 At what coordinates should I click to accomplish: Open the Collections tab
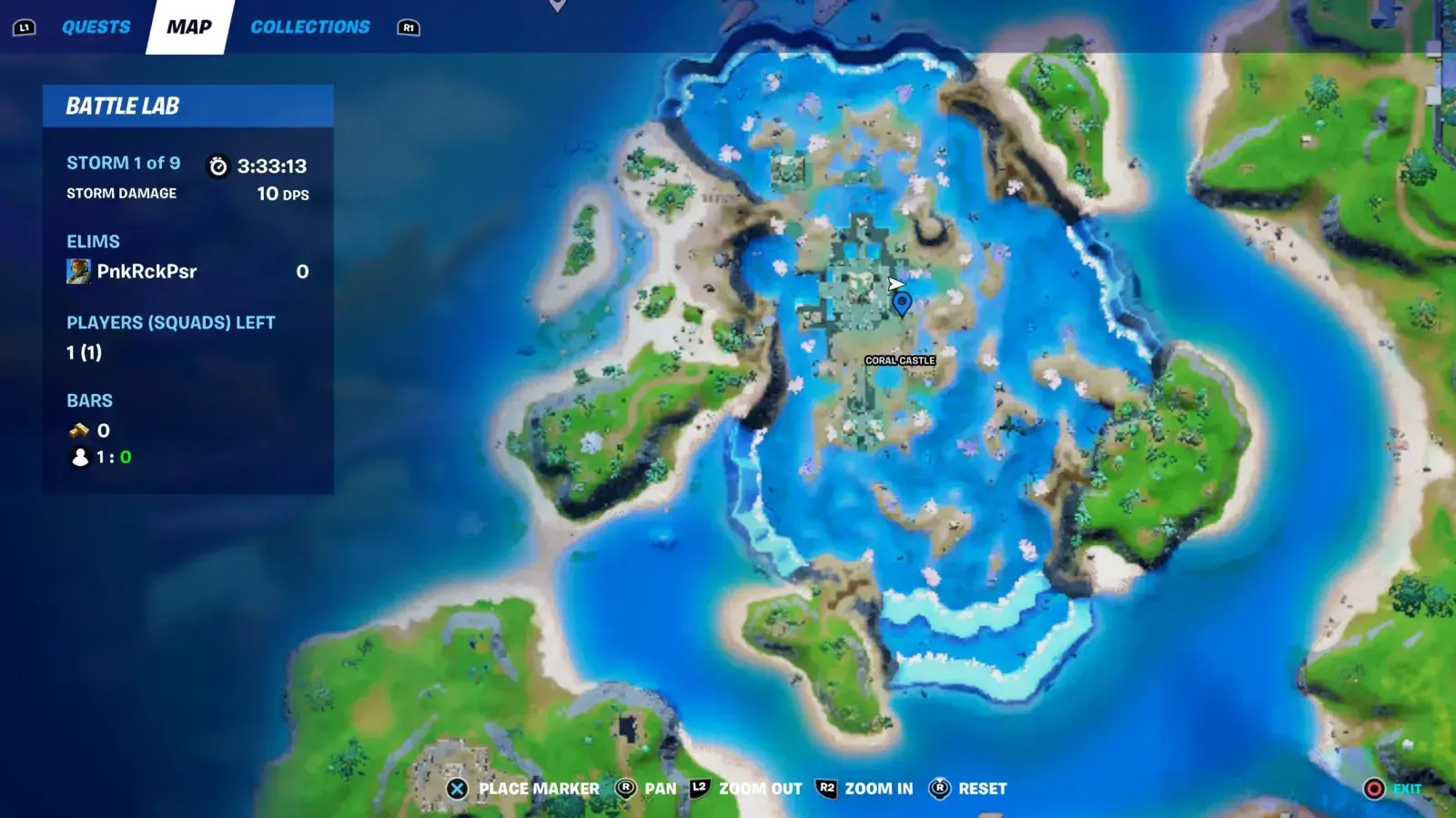tap(310, 27)
